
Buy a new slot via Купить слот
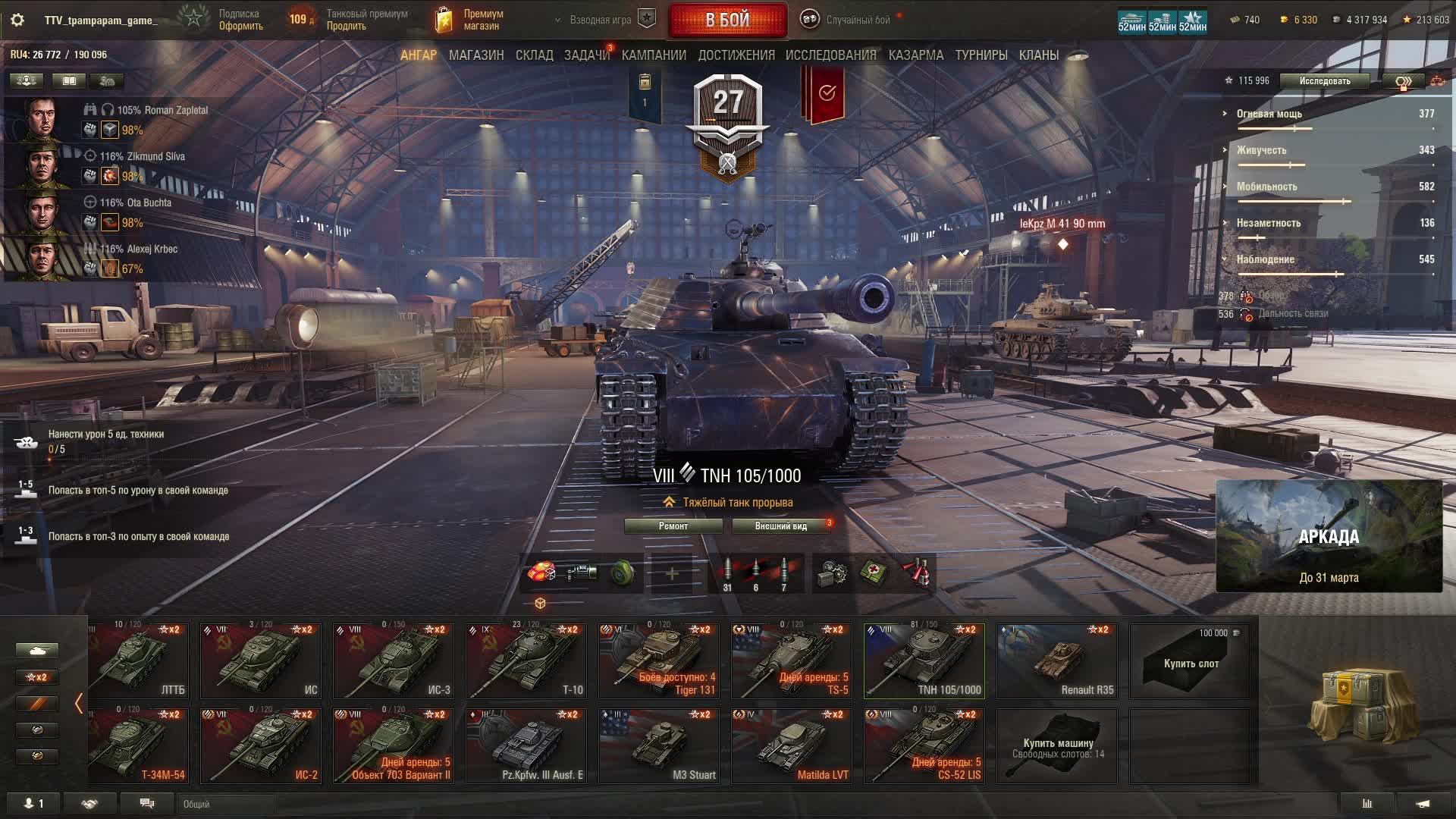[1189, 661]
